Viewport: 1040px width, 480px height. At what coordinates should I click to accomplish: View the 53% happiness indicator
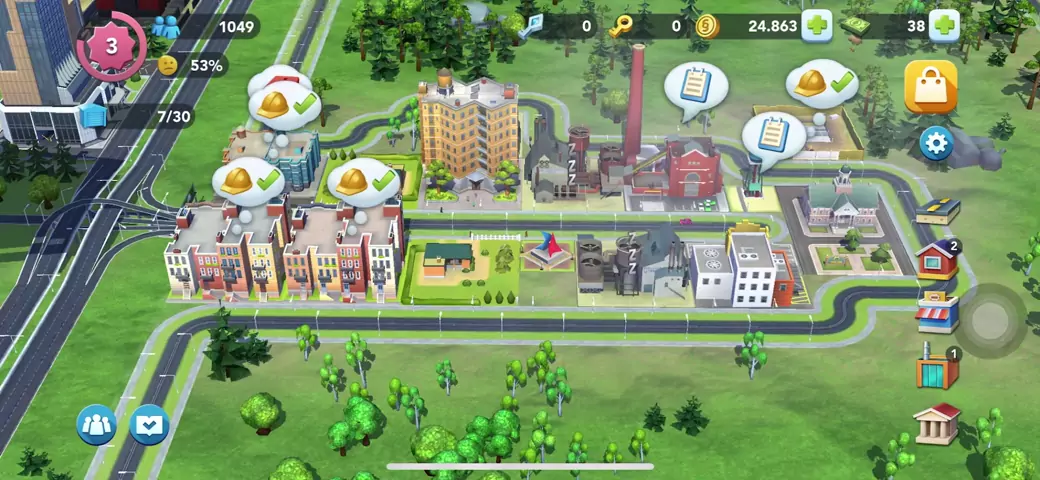coord(192,65)
